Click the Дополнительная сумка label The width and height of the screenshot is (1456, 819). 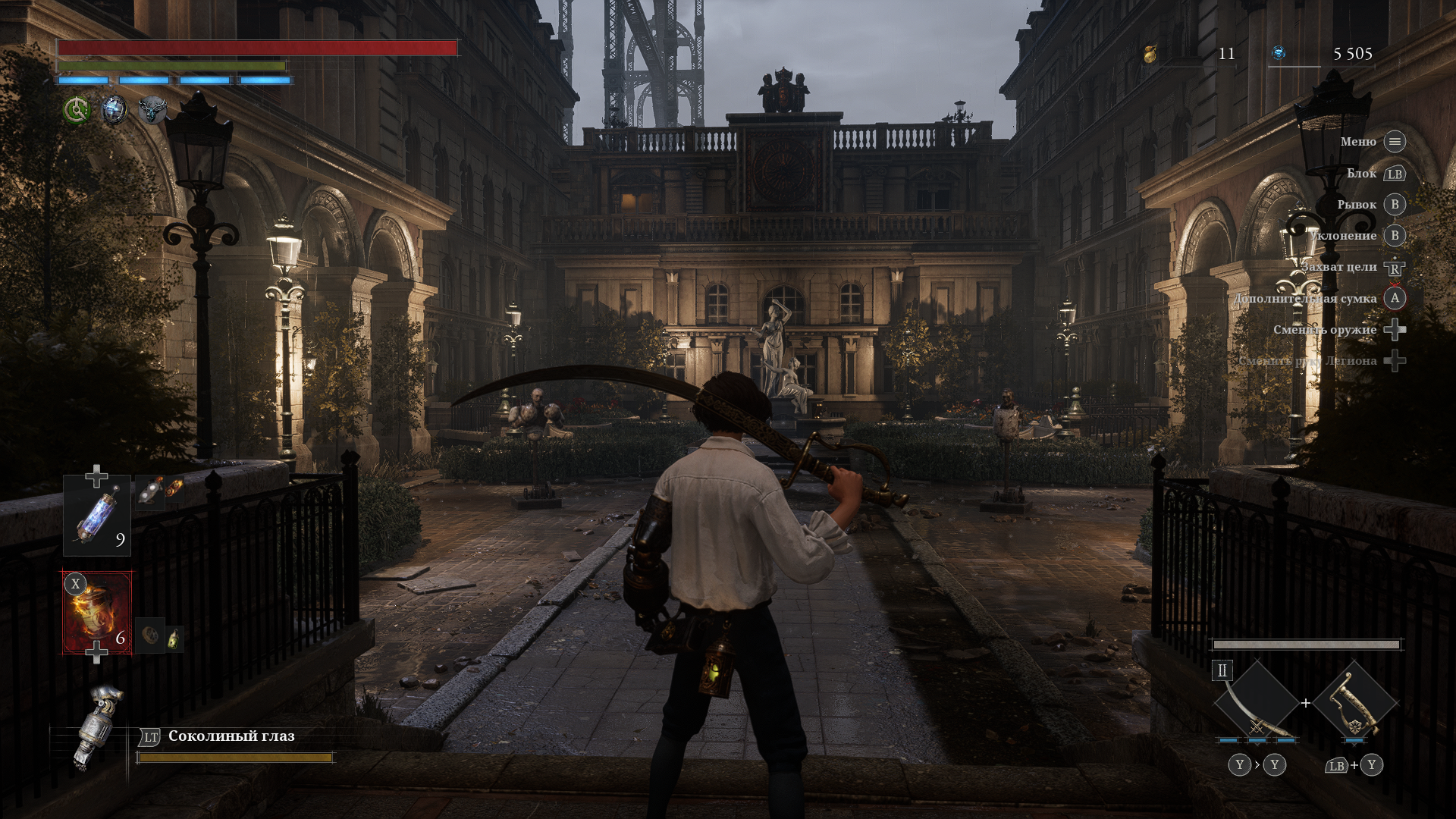(1305, 299)
